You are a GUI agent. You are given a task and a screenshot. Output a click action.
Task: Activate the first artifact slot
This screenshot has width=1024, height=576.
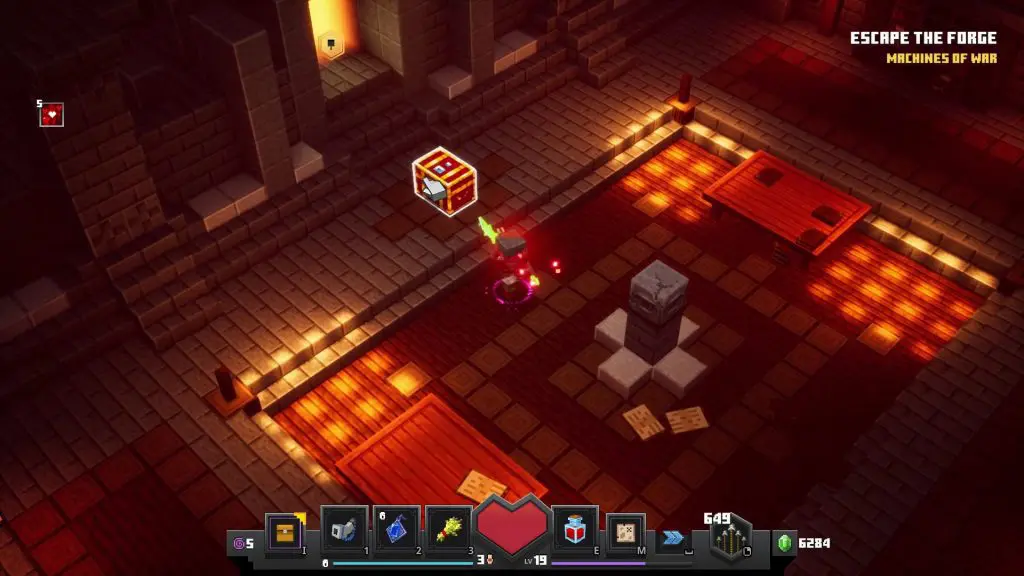343,529
